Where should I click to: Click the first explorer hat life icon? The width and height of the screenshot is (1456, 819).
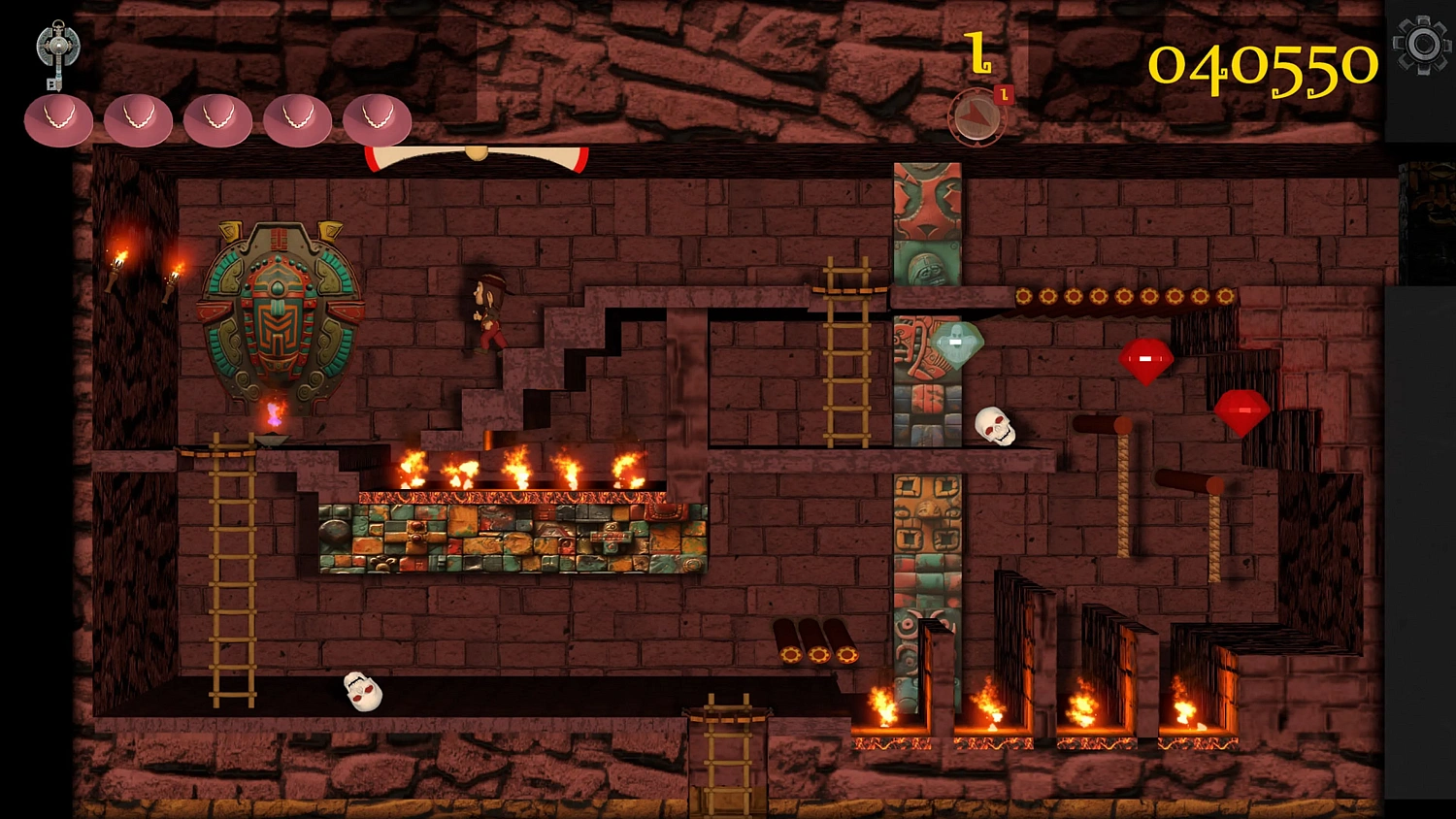pyautogui.click(x=58, y=118)
